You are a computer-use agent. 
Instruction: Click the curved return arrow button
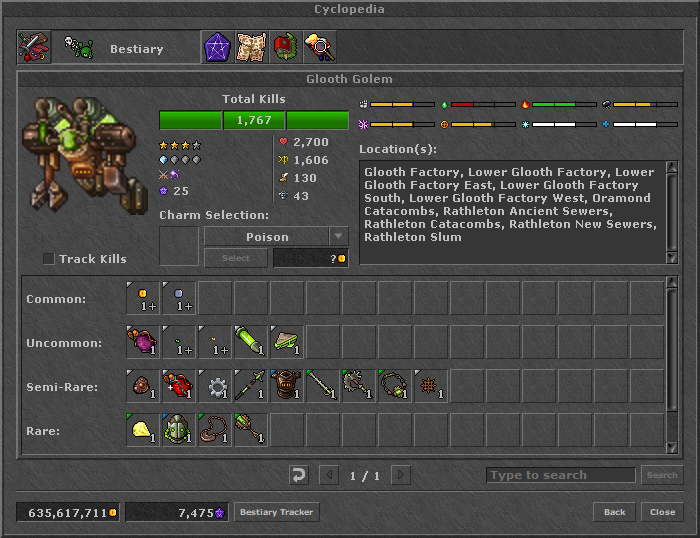[x=298, y=475]
